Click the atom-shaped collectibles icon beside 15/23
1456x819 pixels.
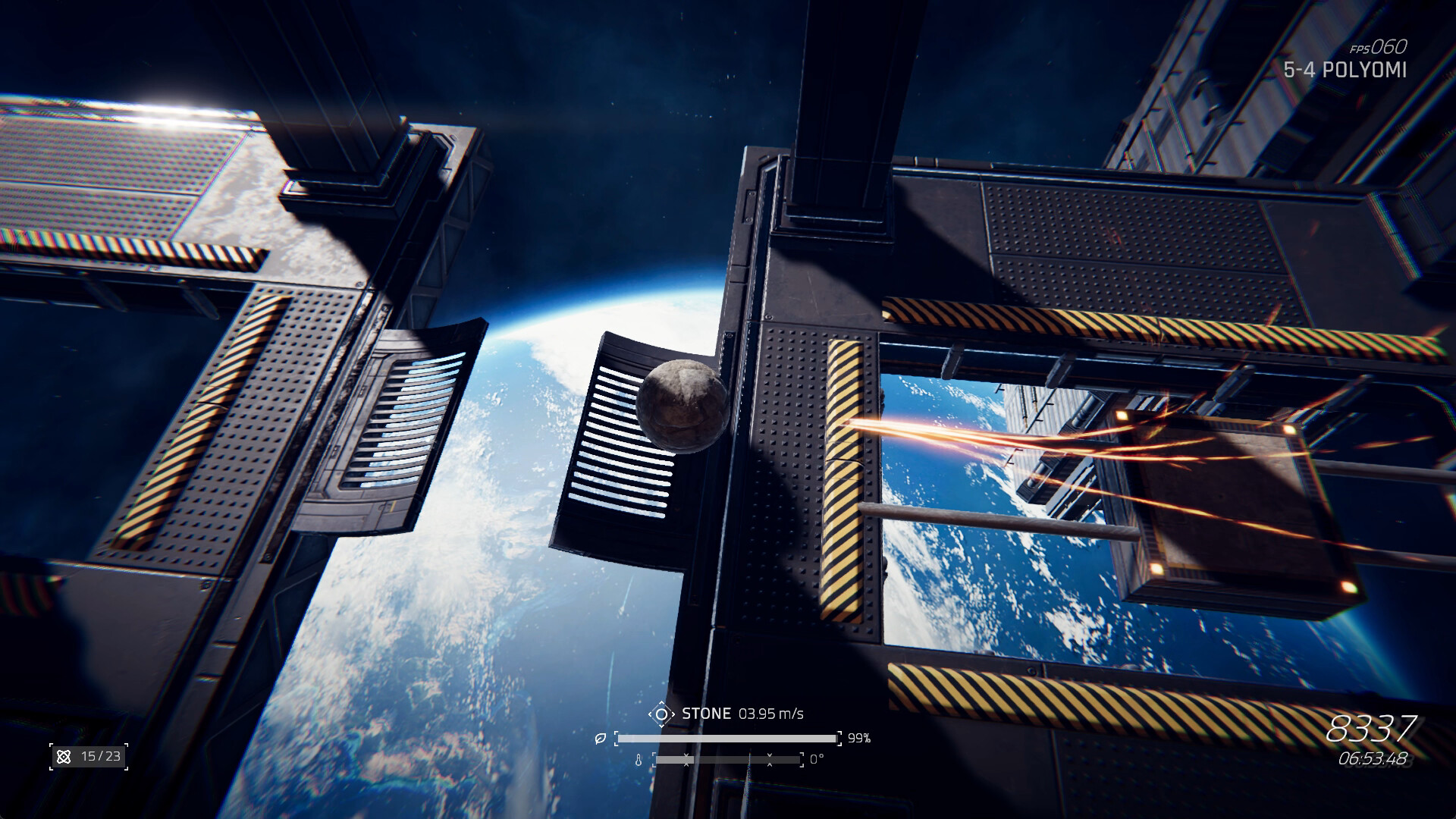pyautogui.click(x=64, y=756)
